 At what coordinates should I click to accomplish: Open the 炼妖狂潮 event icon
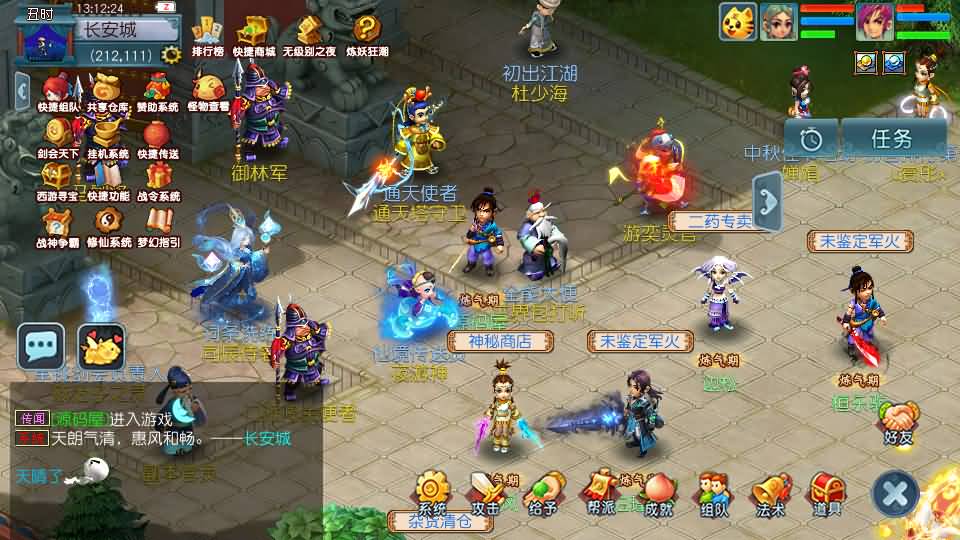pyautogui.click(x=367, y=33)
